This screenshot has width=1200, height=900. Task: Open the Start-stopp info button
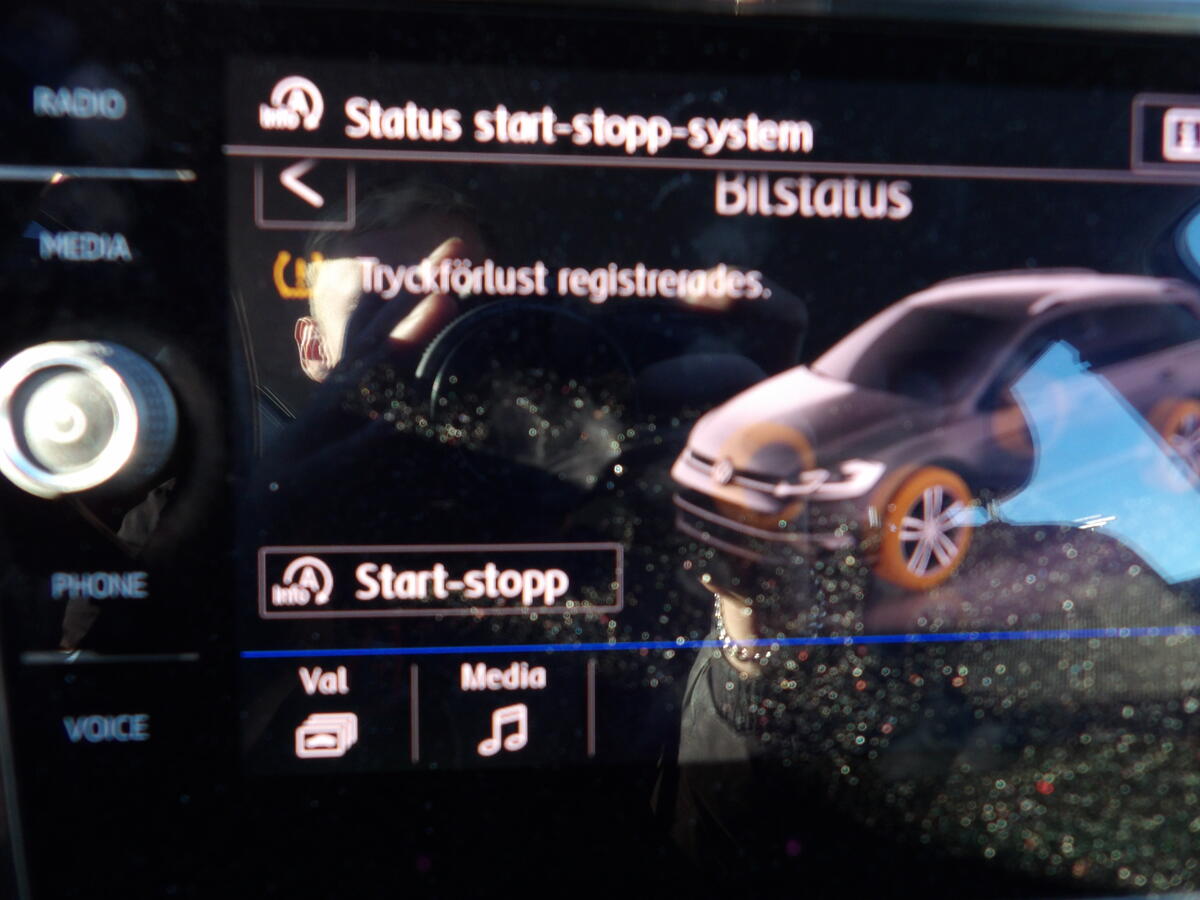coord(440,581)
